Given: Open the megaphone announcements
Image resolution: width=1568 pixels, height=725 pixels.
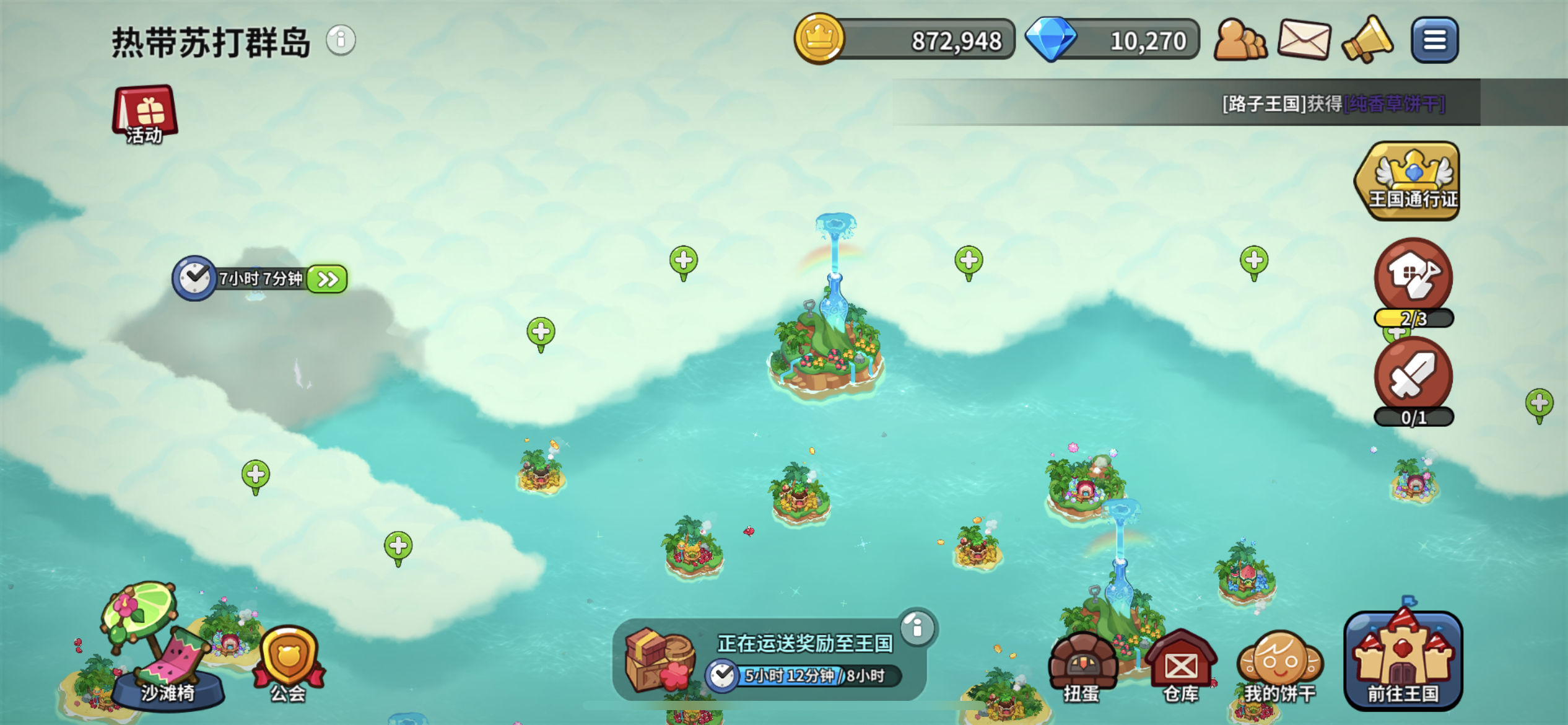Looking at the screenshot, I should [1367, 41].
